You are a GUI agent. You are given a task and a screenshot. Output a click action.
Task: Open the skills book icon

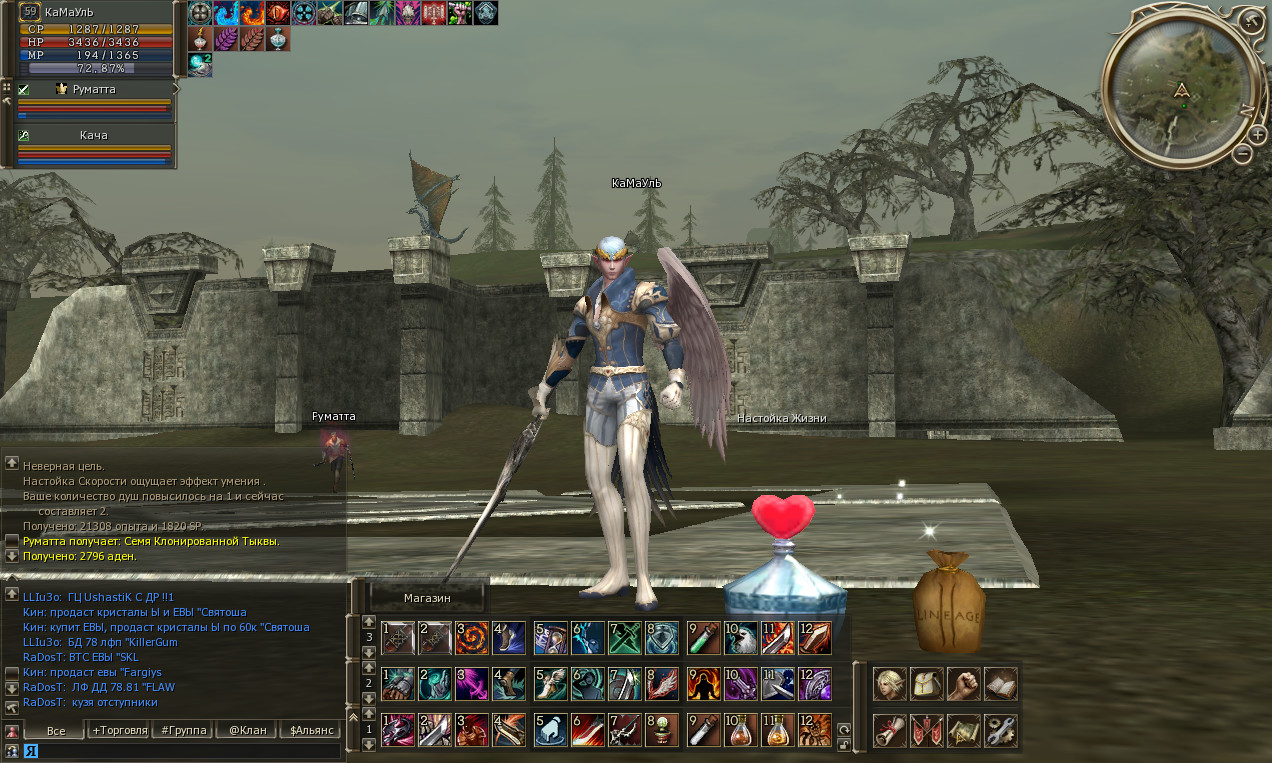click(1000, 683)
